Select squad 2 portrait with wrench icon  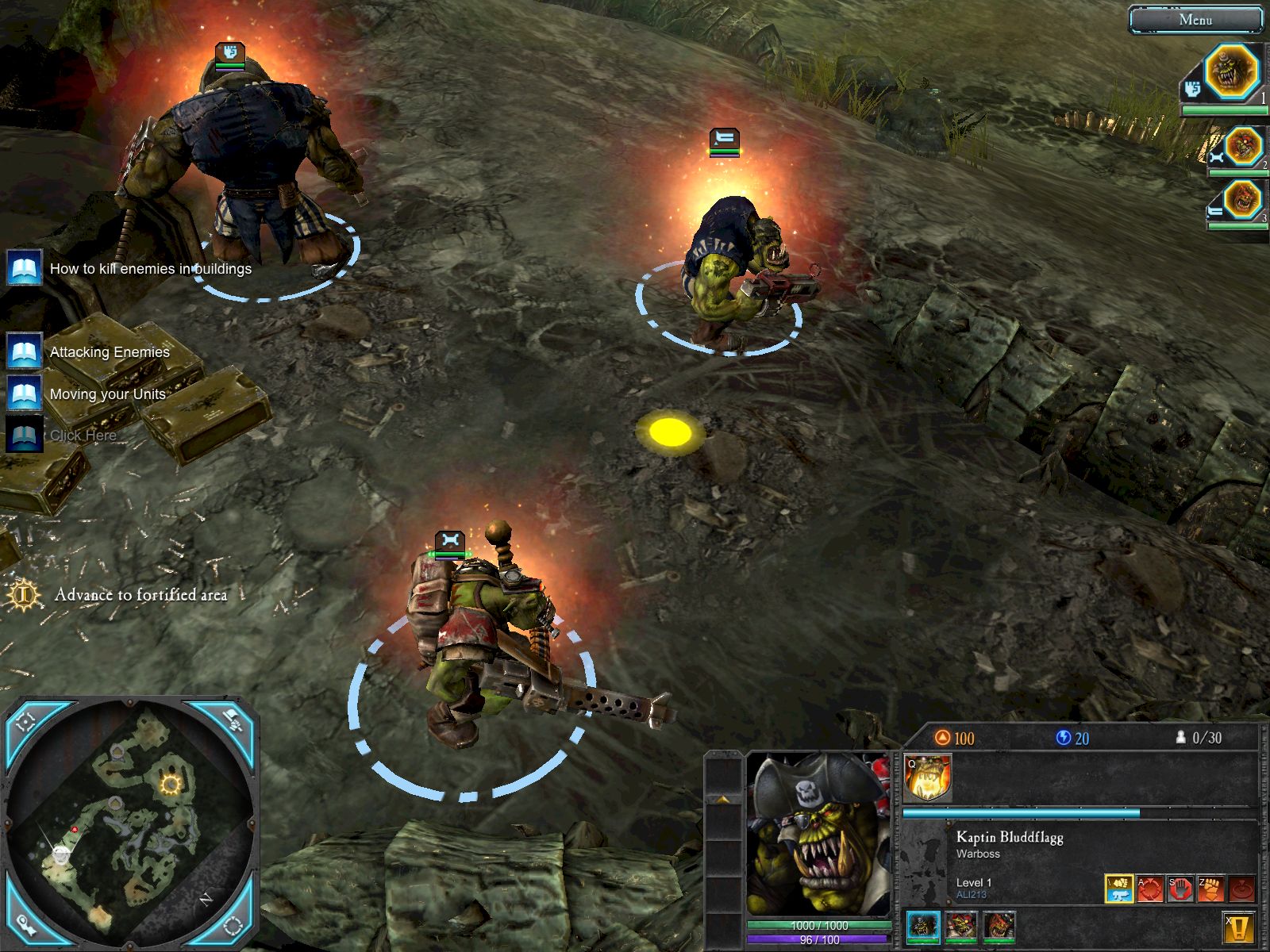pyautogui.click(x=1243, y=147)
